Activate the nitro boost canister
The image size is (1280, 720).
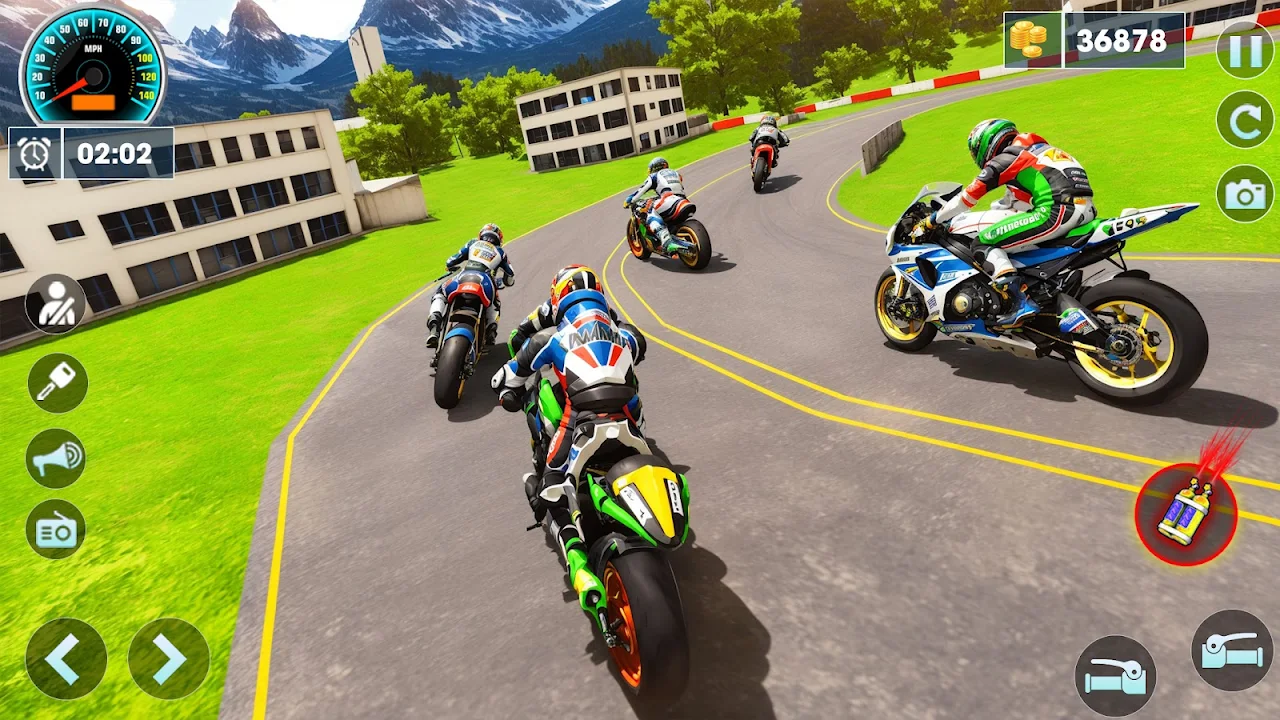[x=1186, y=514]
